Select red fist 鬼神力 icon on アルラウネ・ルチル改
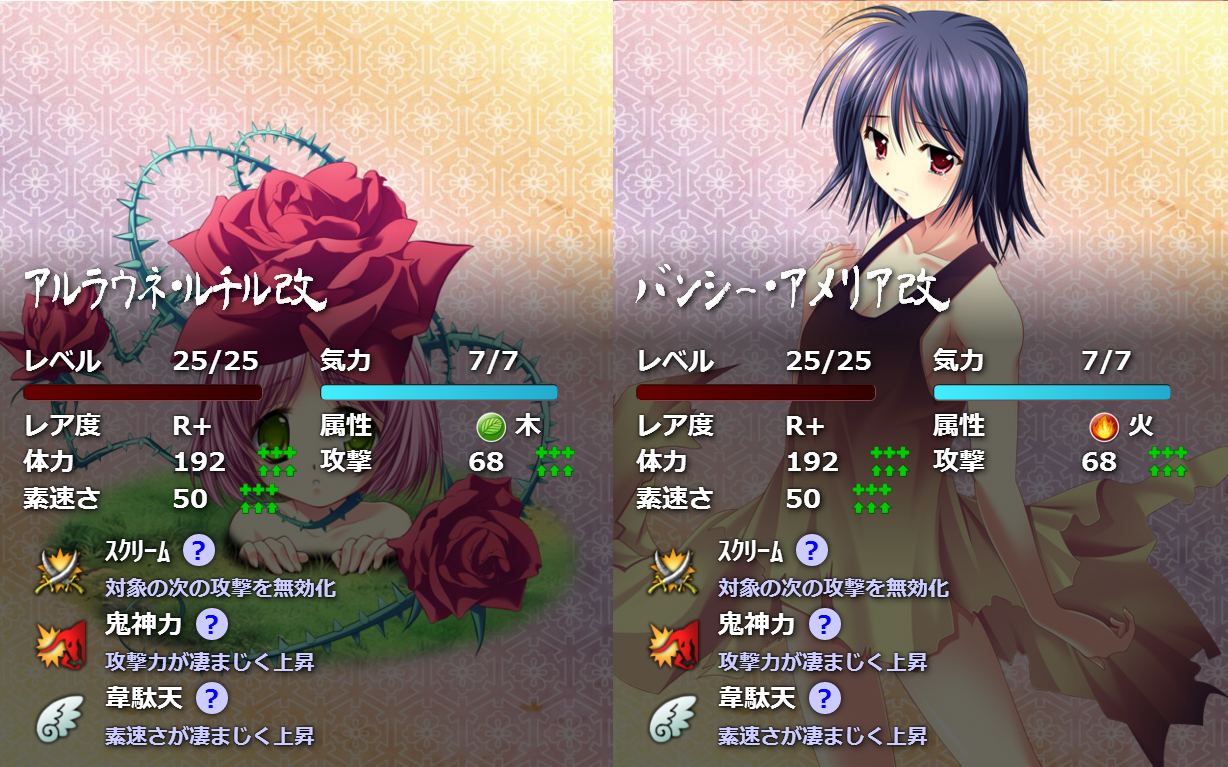The image size is (1228, 767). [x=58, y=646]
